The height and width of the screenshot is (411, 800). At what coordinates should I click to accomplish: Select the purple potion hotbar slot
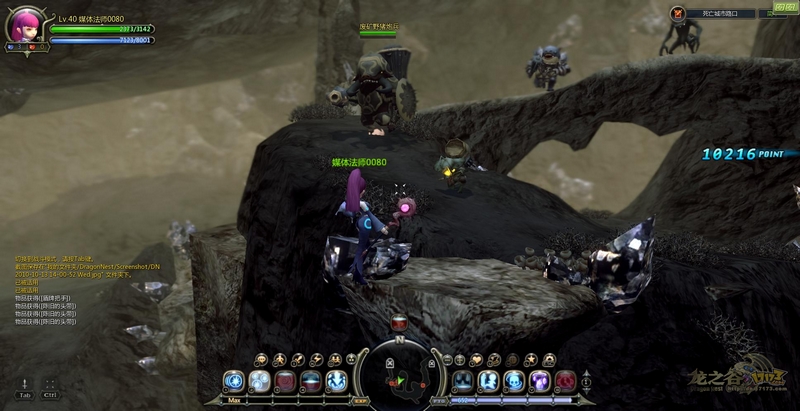click(x=540, y=381)
